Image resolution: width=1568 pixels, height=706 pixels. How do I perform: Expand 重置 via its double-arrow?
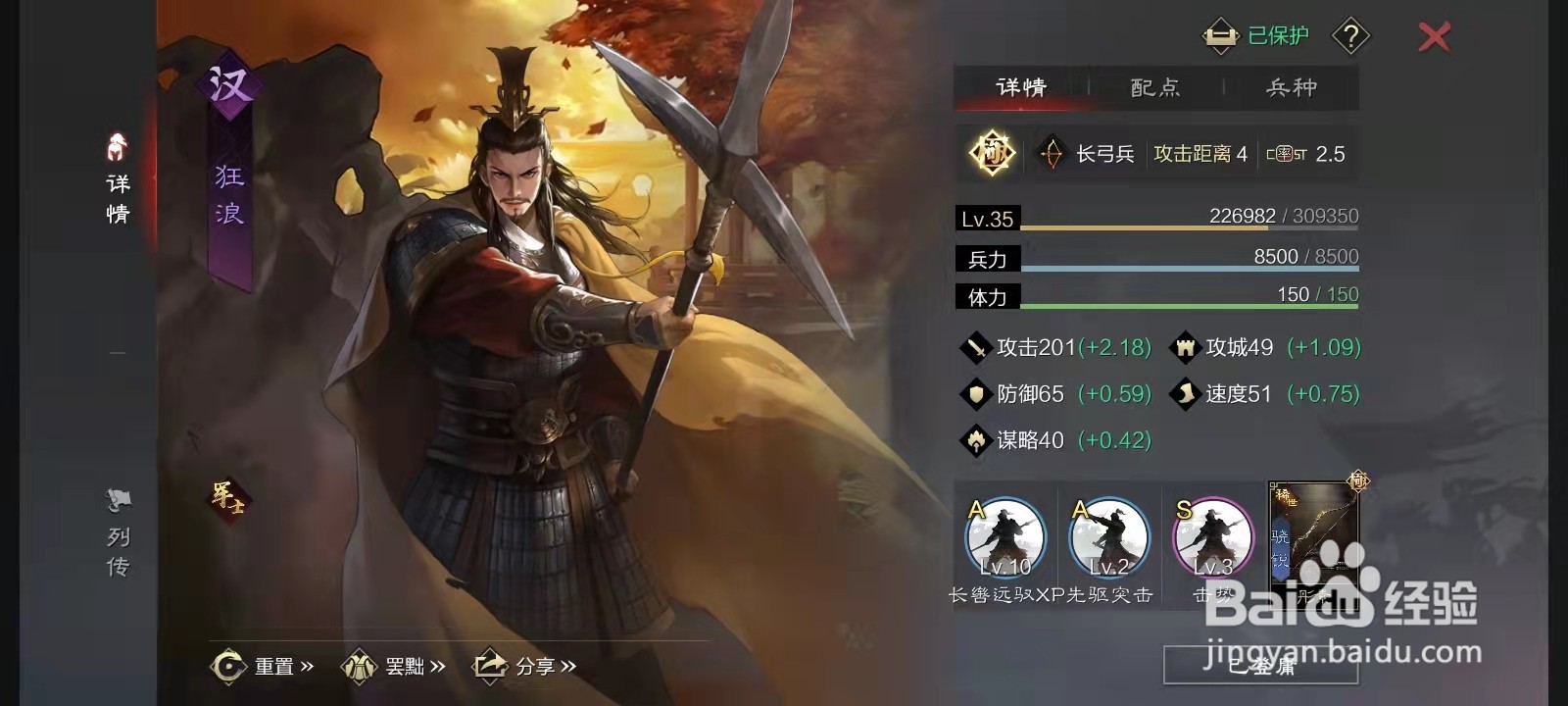tap(308, 665)
